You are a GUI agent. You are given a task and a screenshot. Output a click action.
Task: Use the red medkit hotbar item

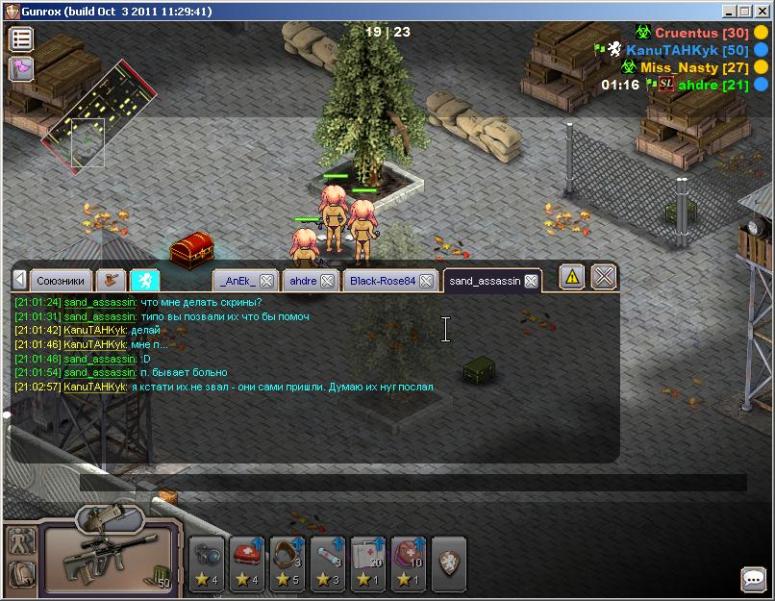coord(247,560)
